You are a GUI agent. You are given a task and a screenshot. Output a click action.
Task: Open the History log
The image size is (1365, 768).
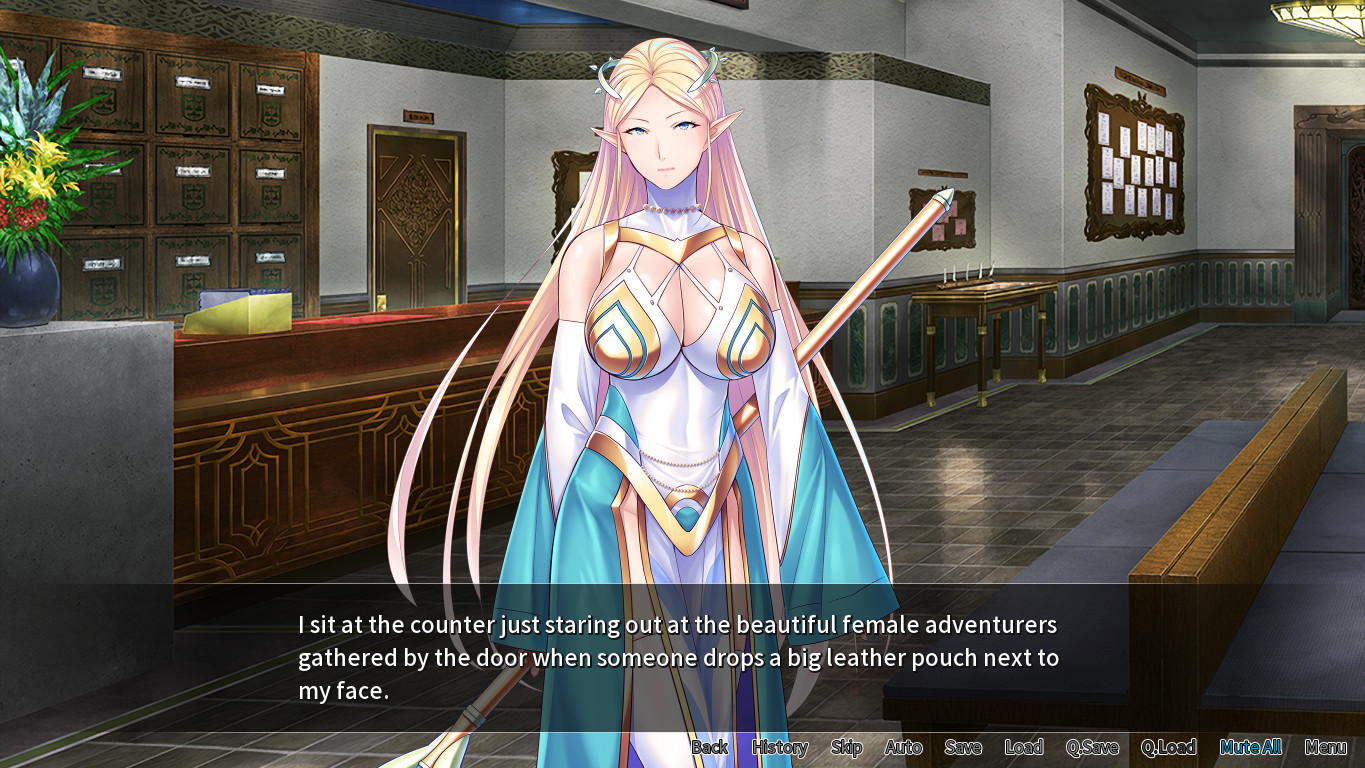(x=779, y=747)
